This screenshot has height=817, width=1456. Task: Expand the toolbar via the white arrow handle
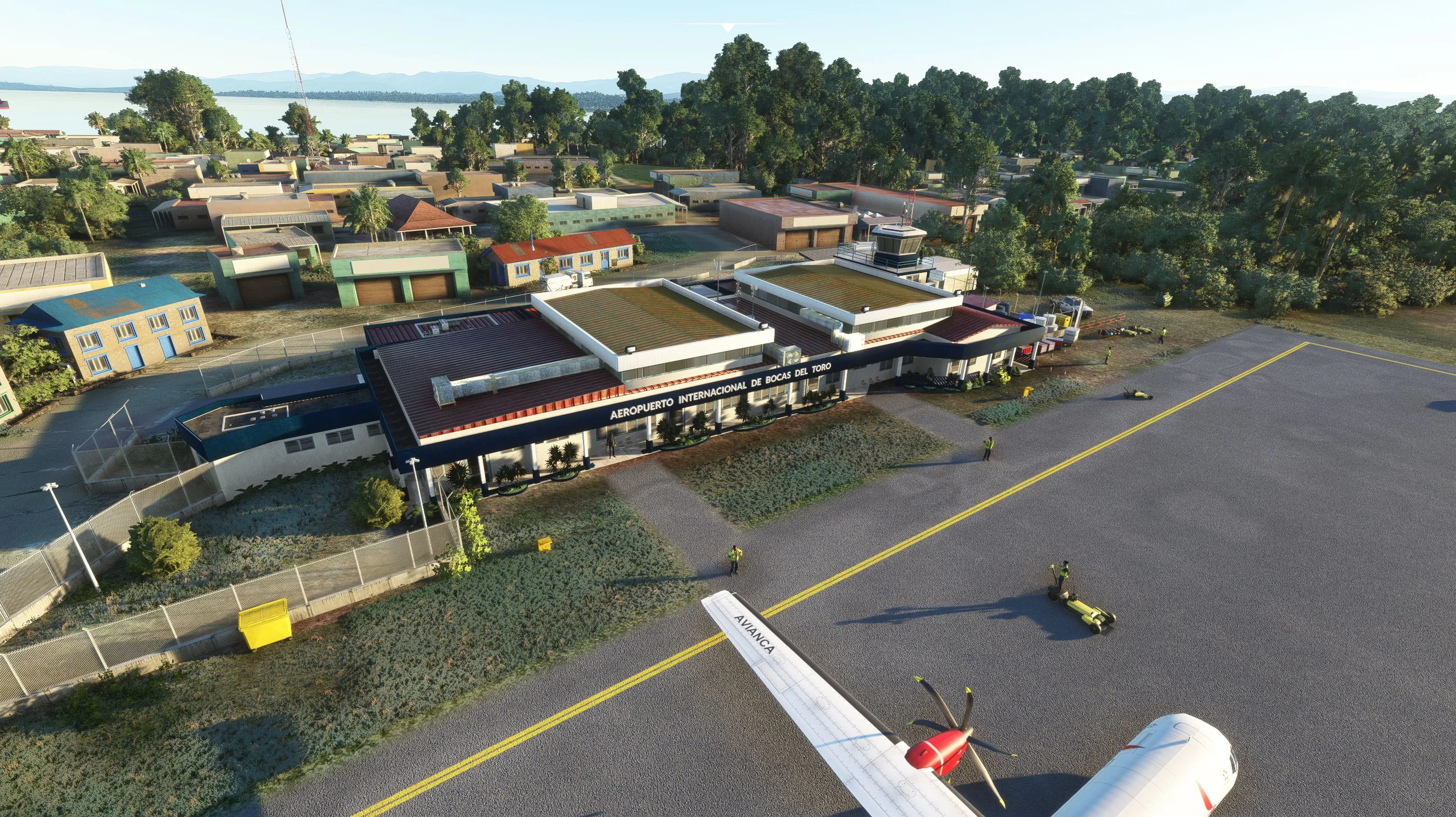728,27
